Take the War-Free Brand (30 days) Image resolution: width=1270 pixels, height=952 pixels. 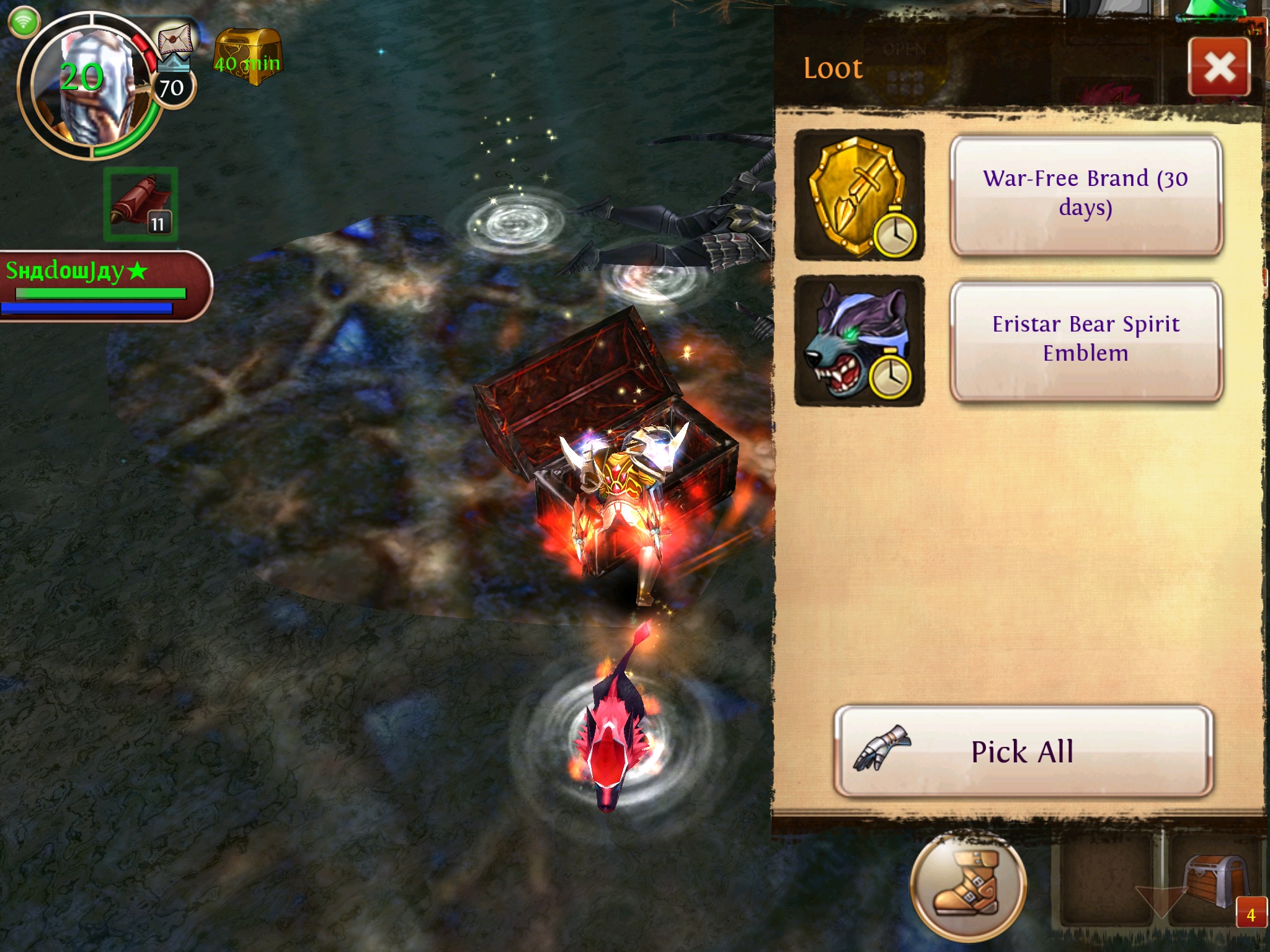point(1085,194)
